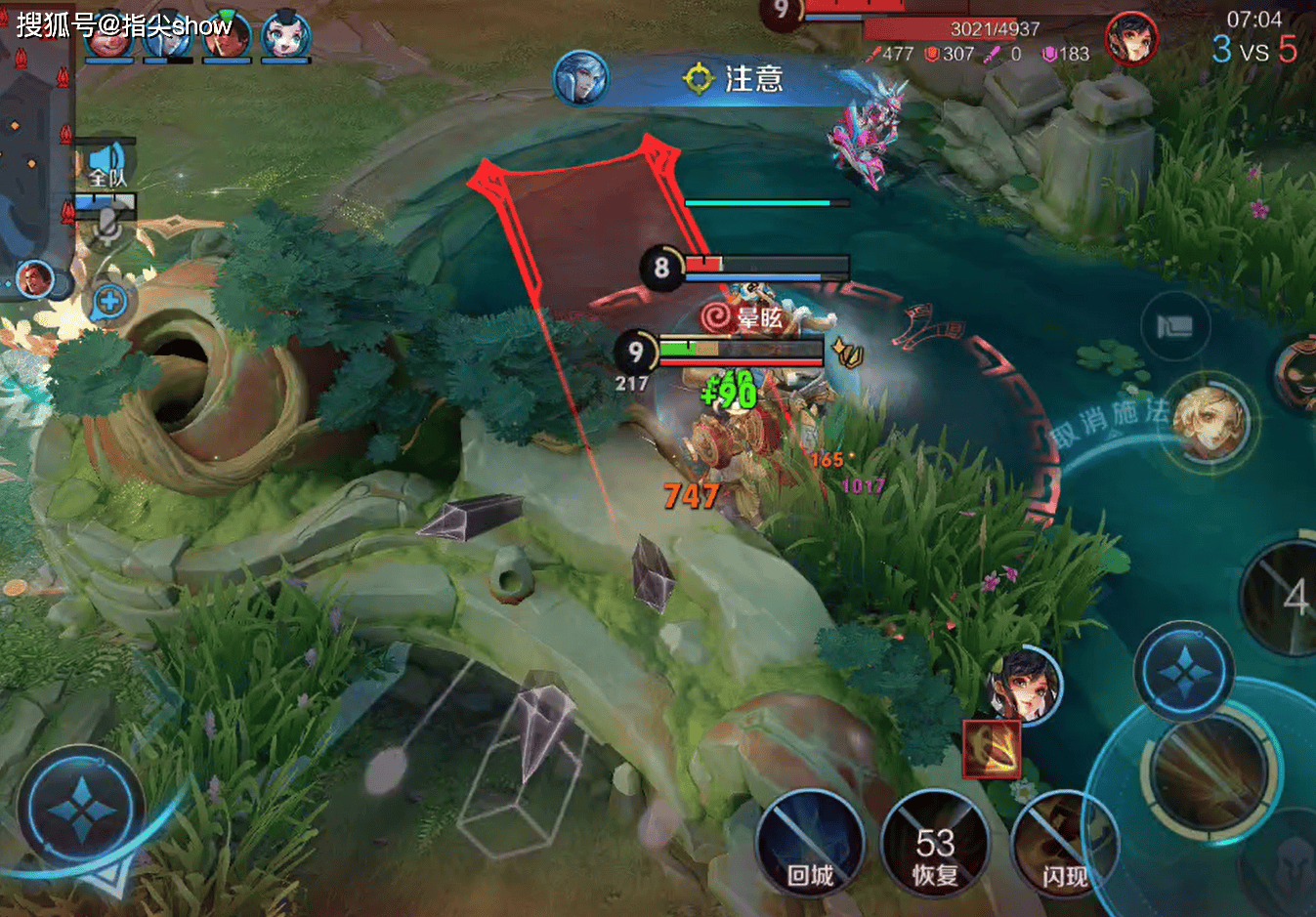Use the 恢复 heal summoner spell

pos(935,844)
